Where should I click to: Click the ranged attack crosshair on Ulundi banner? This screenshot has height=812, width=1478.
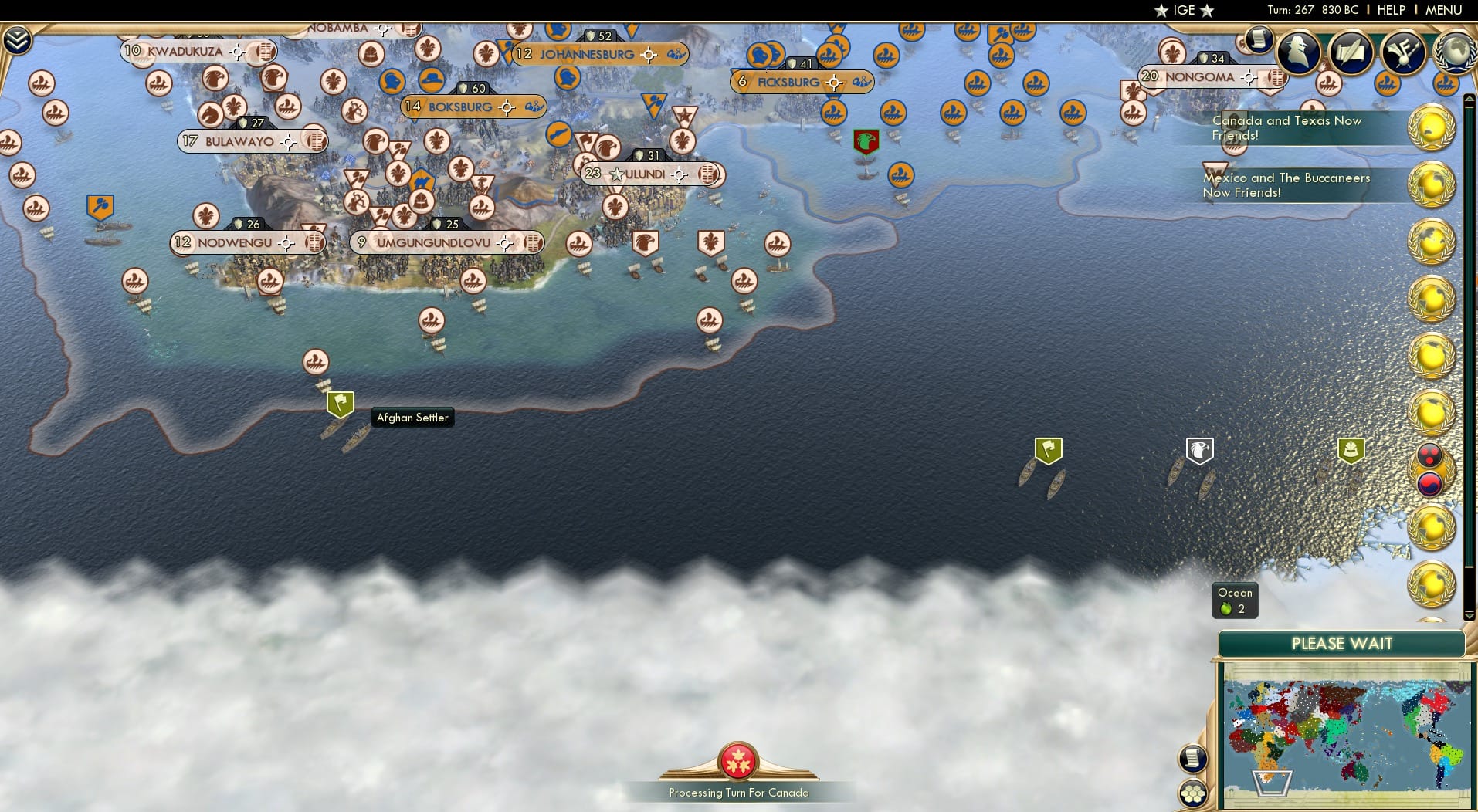click(678, 174)
